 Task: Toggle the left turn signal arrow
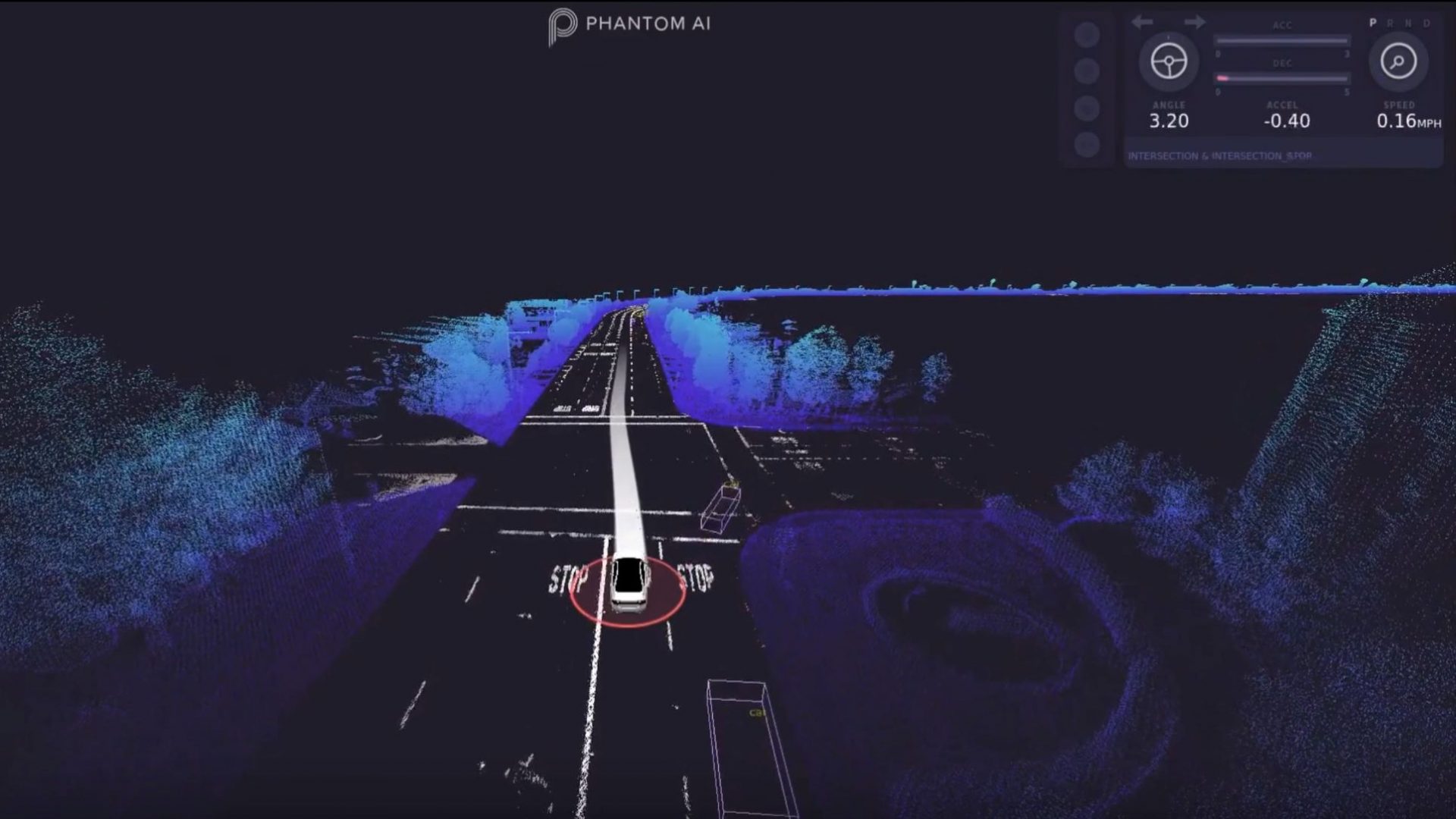click(1142, 22)
